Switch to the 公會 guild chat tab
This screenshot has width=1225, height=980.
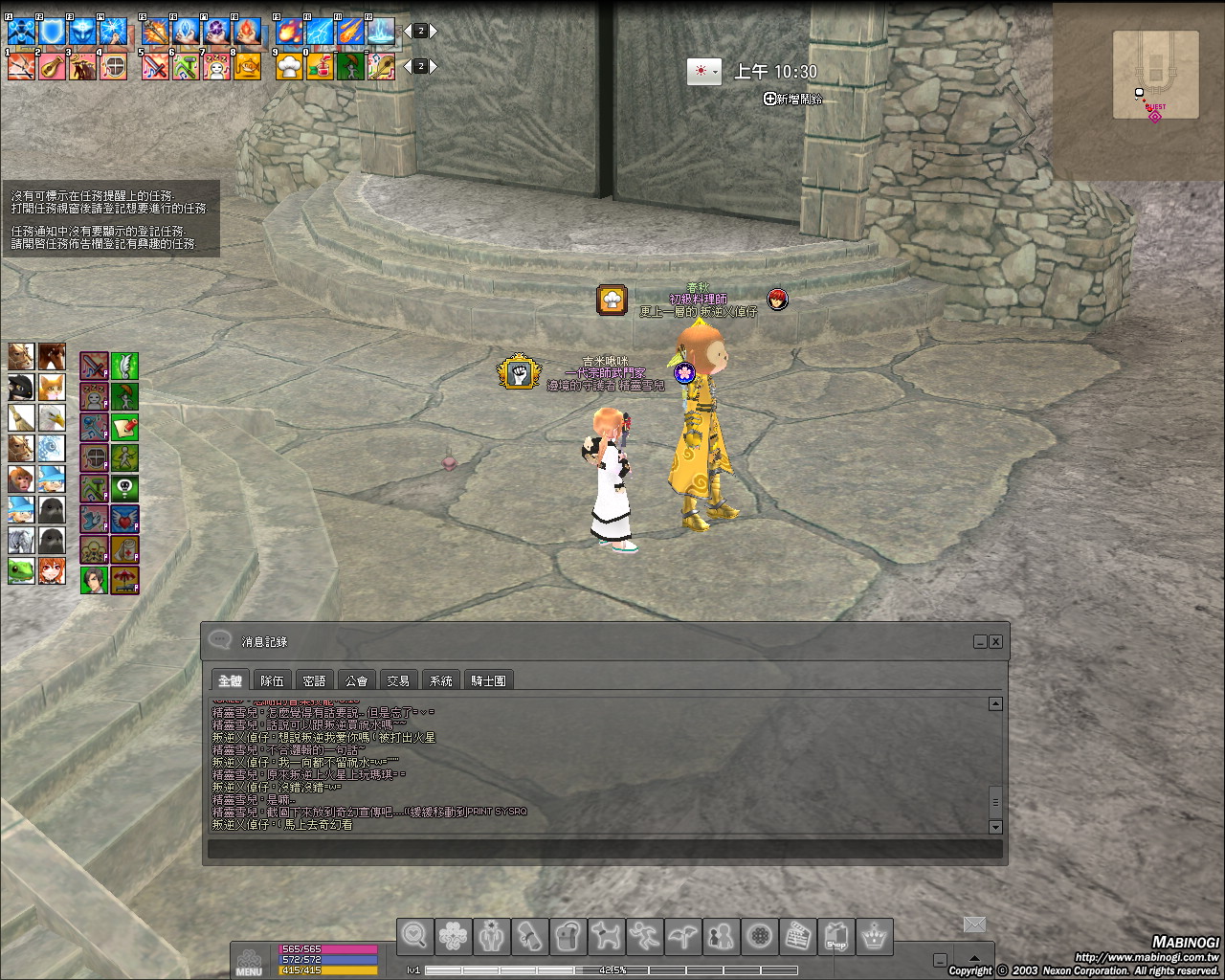tap(356, 680)
